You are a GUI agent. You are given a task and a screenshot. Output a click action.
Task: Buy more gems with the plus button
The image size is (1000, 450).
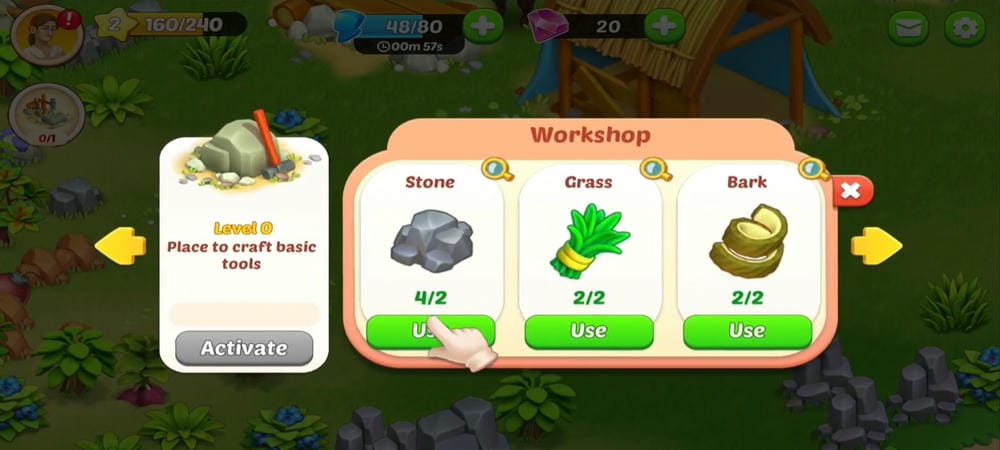tap(664, 26)
